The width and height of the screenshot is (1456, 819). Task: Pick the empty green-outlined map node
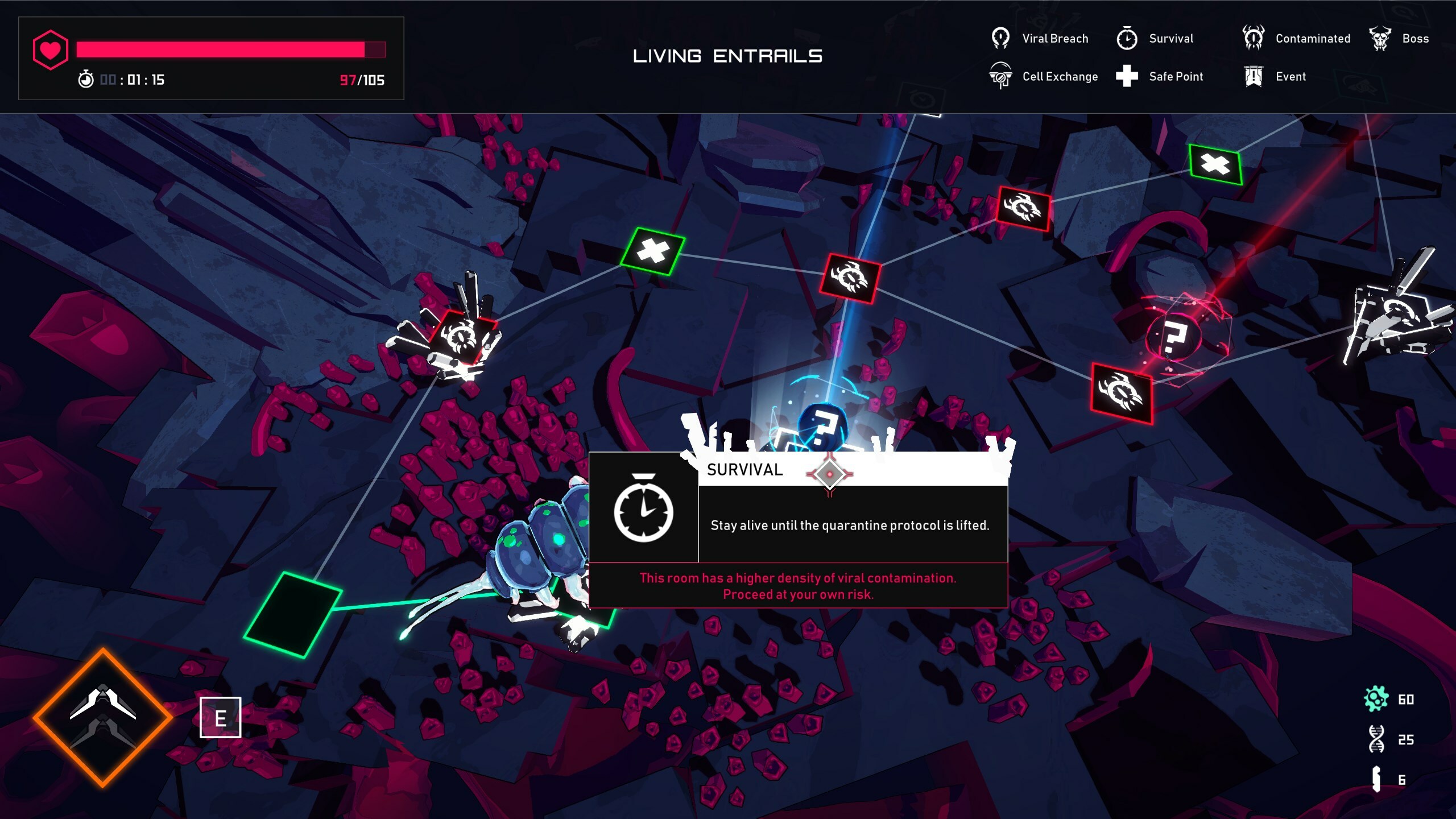pos(293,614)
